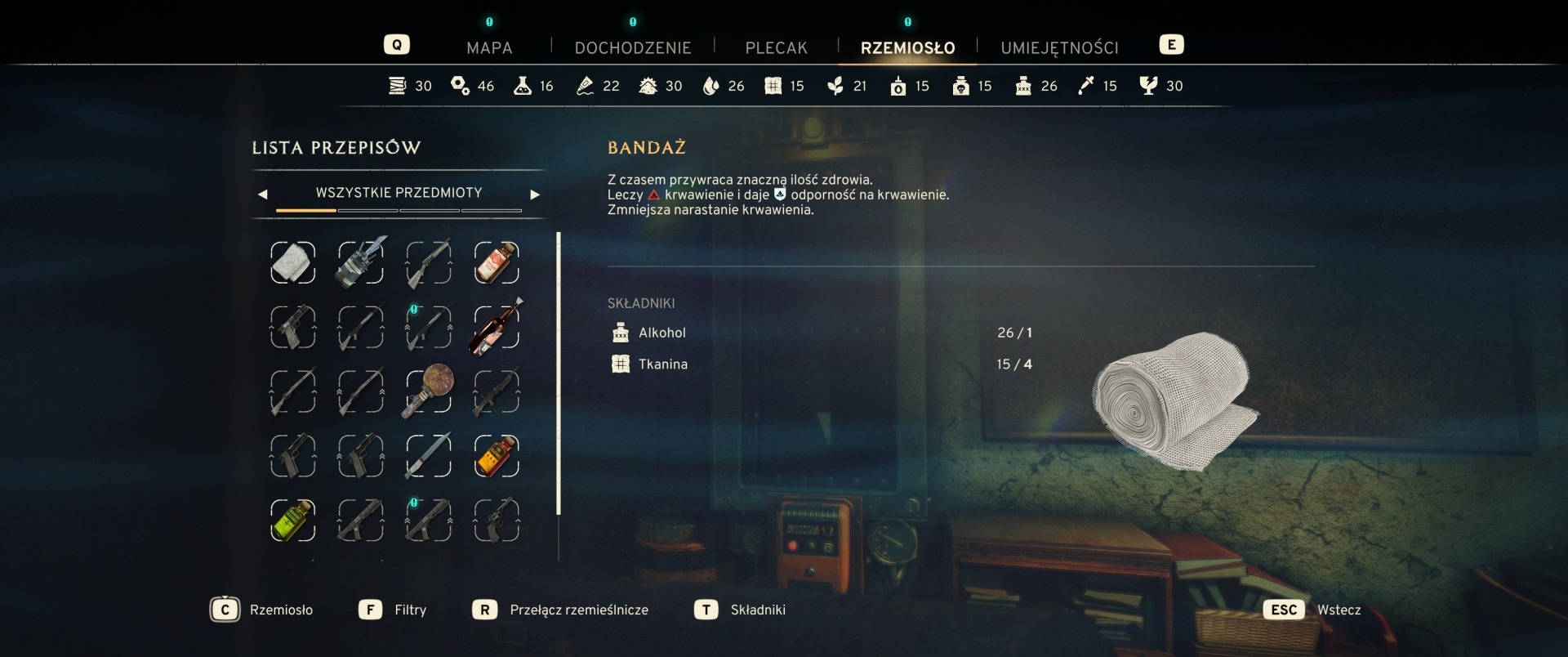Viewport: 1568px width, 657px height.
Task: Go to the Plecak tab
Action: tap(776, 47)
